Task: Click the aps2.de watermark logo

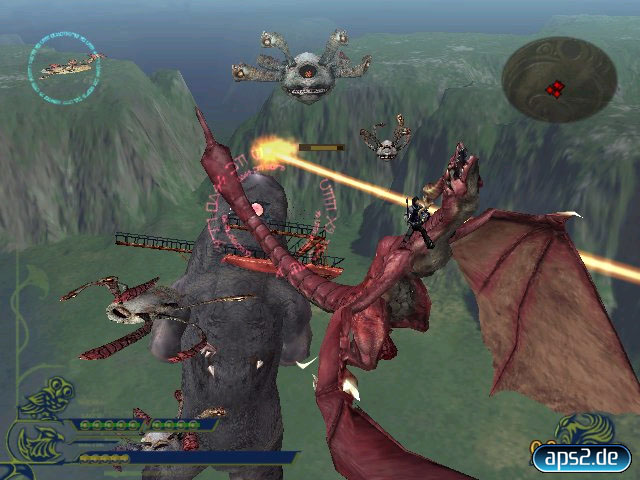Action: click(x=581, y=458)
